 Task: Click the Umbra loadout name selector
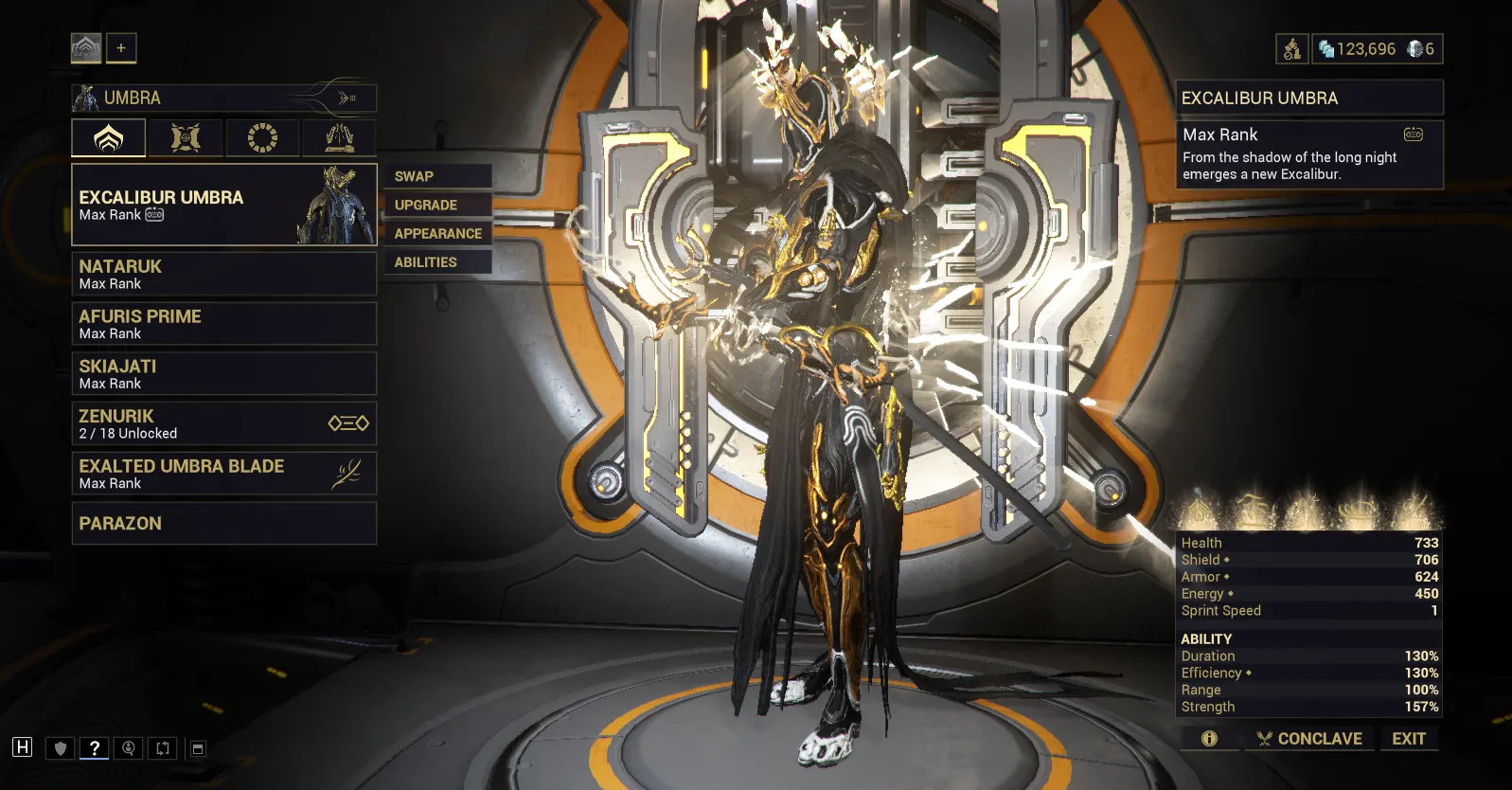(223, 98)
